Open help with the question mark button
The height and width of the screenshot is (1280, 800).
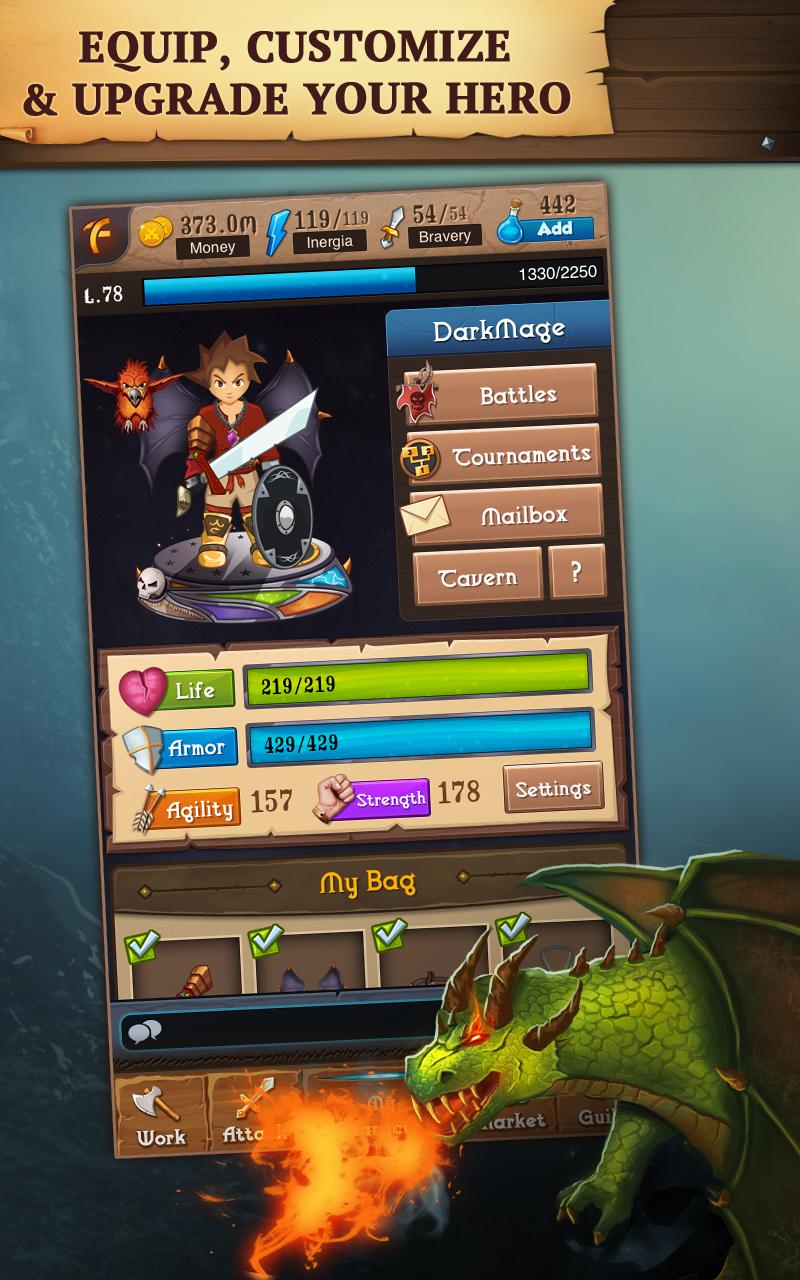tap(576, 573)
